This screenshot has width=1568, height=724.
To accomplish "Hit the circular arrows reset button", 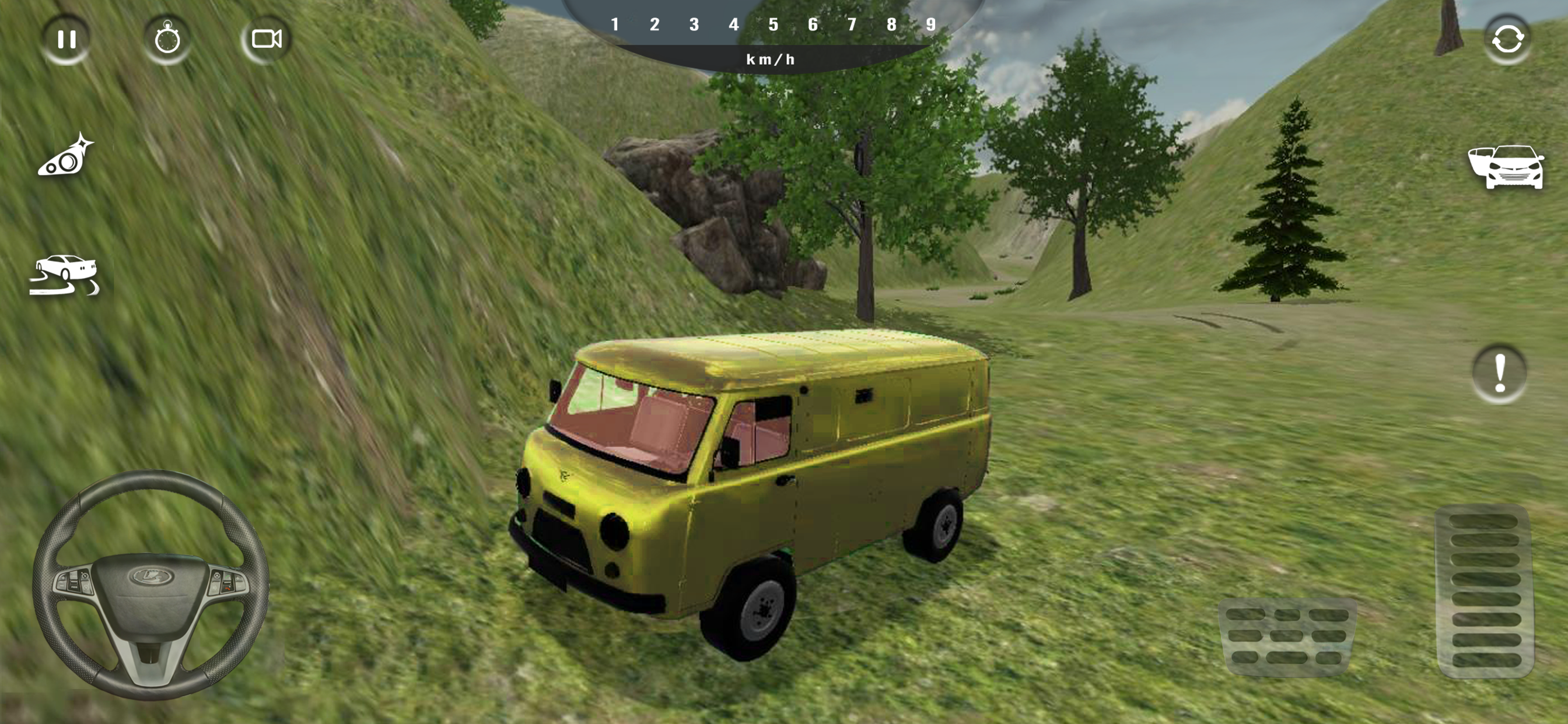I will click(x=1507, y=40).
